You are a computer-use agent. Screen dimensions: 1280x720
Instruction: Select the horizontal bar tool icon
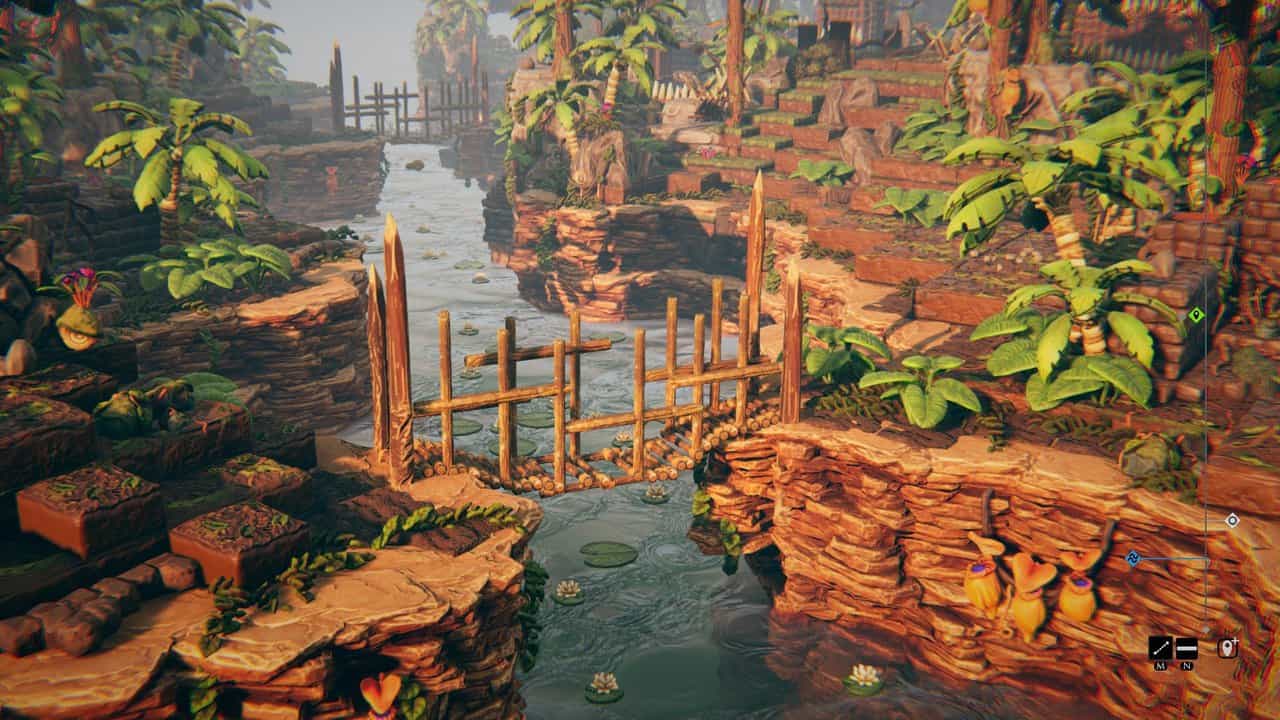click(x=1186, y=647)
